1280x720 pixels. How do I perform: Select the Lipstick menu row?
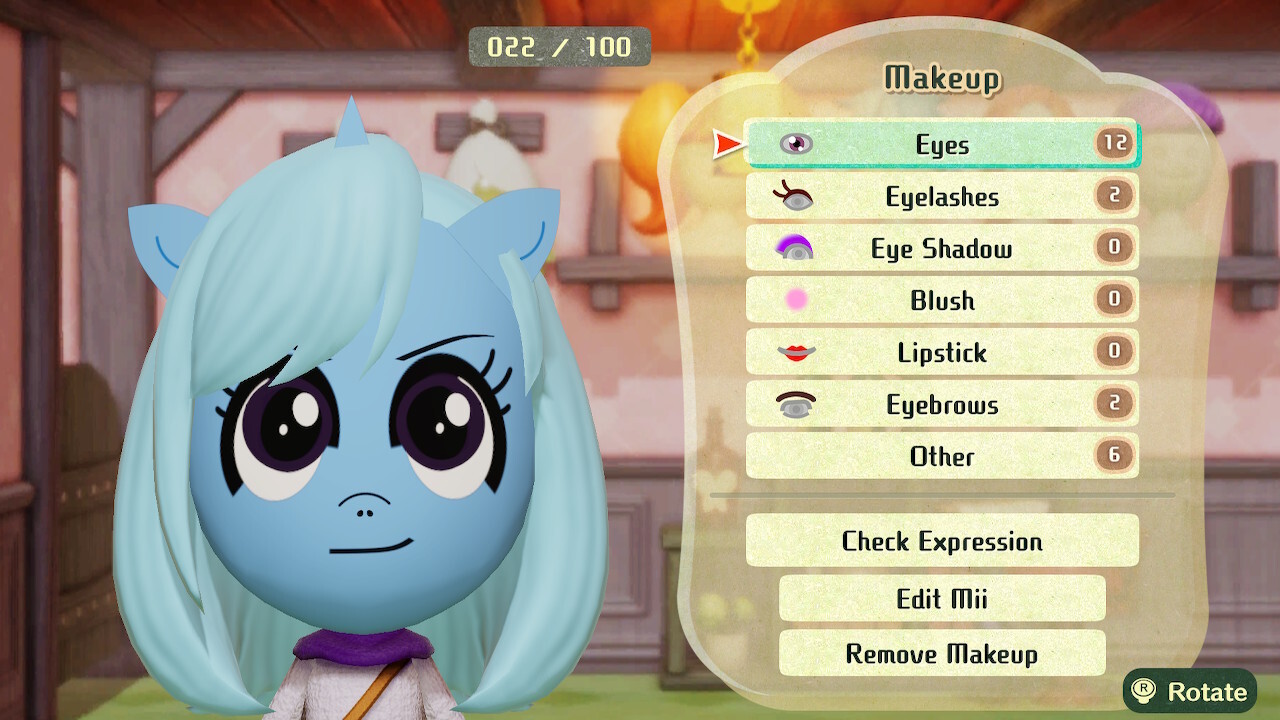coord(941,353)
